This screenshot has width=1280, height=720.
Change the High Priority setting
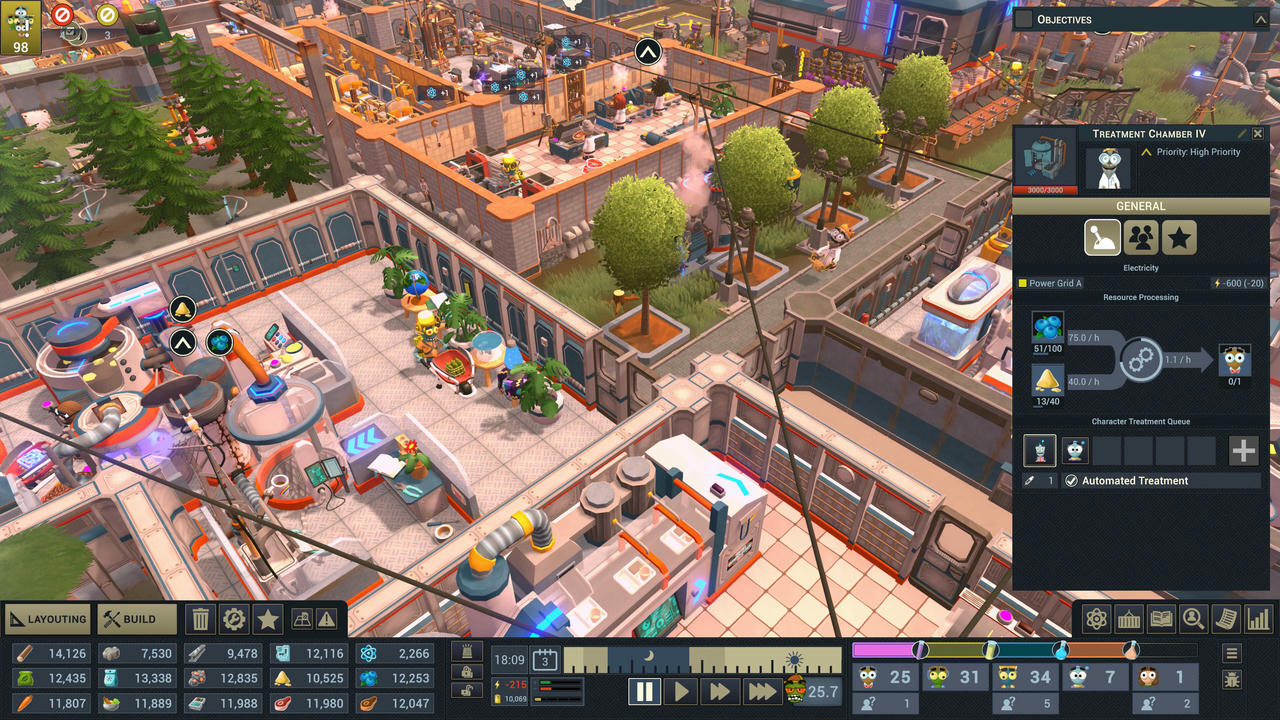coord(1189,152)
